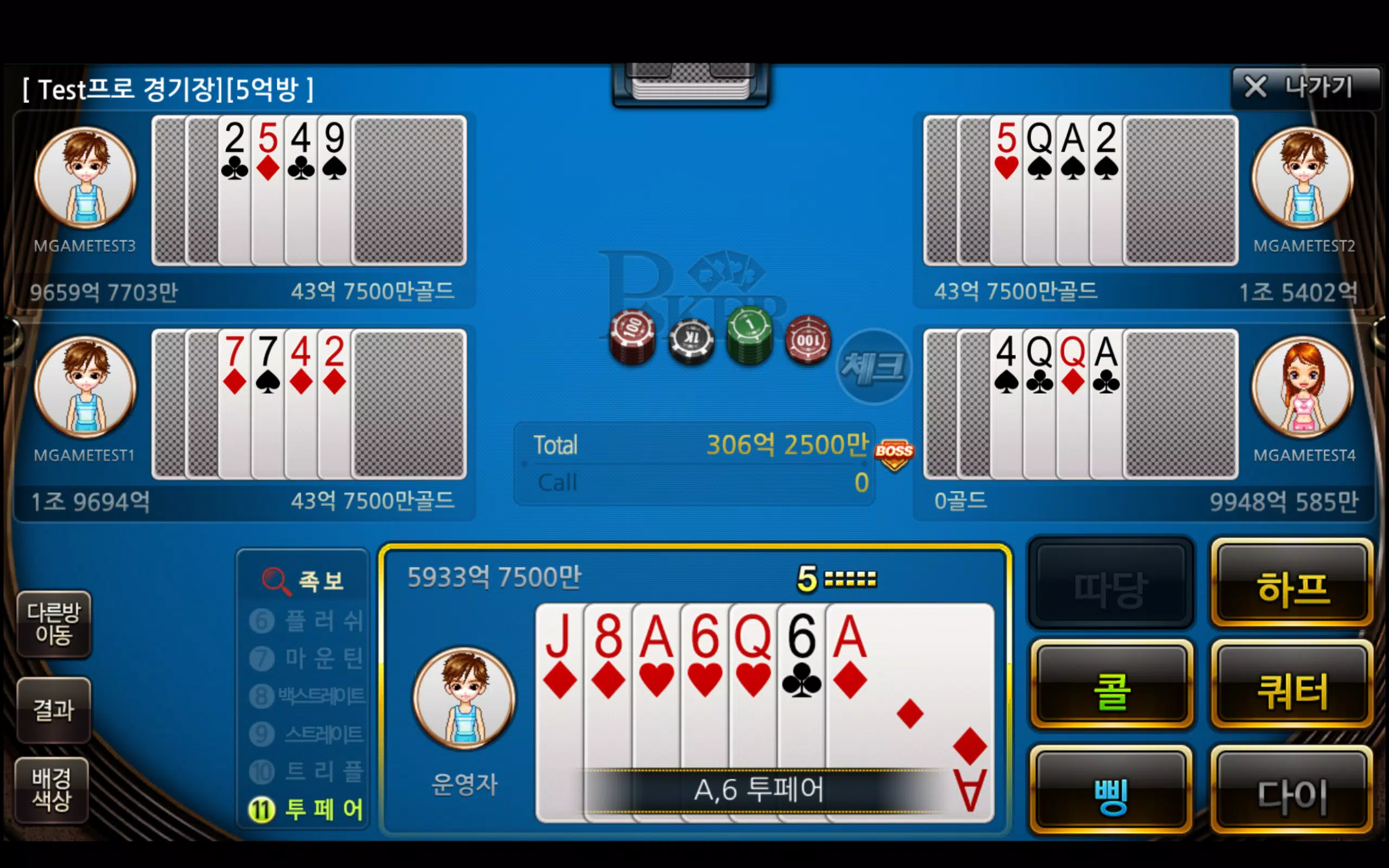The width and height of the screenshot is (1389, 868).
Task: Select MGAMETEST2's player avatar
Action: (1302, 177)
